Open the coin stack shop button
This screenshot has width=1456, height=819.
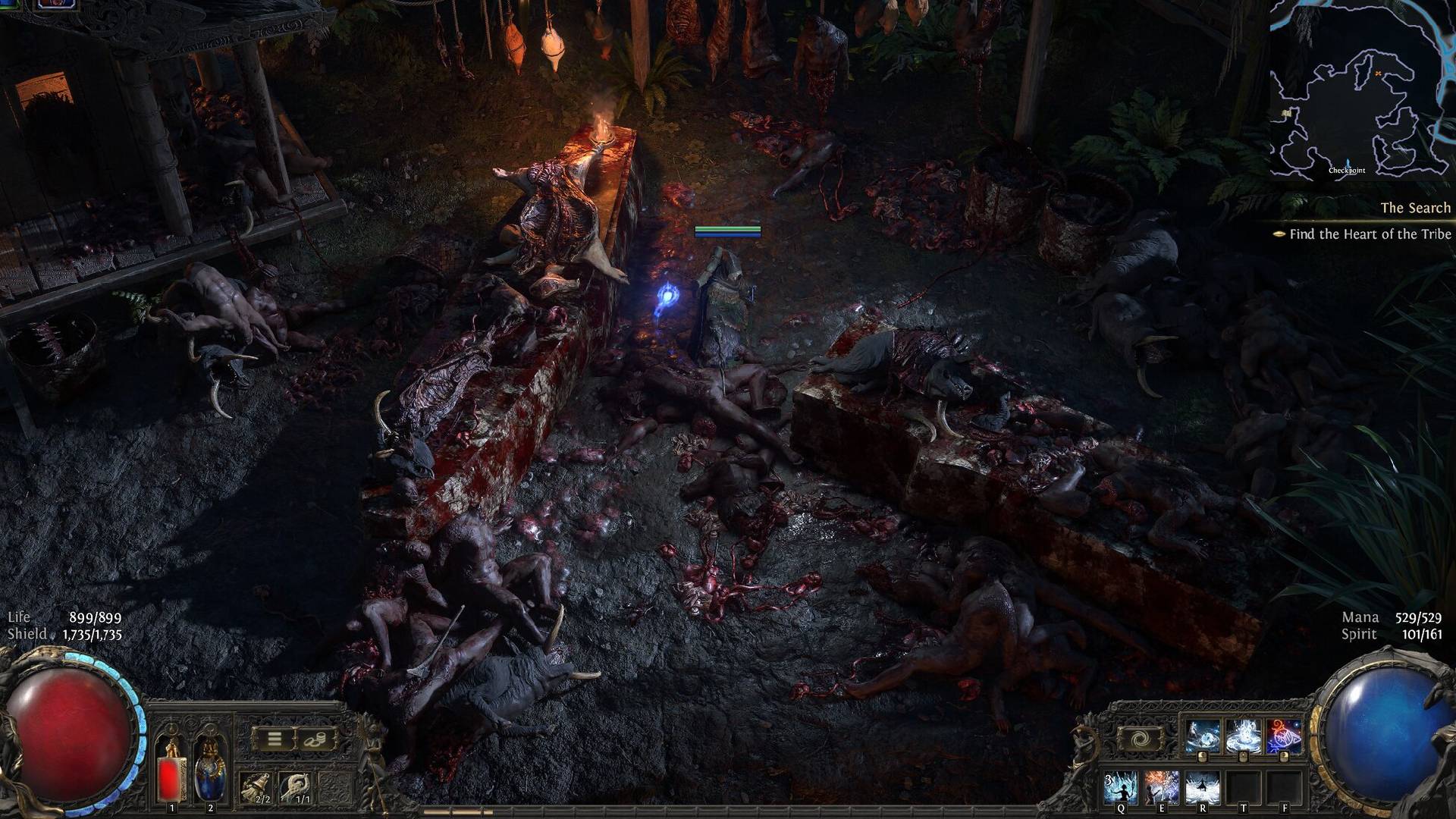click(x=315, y=739)
